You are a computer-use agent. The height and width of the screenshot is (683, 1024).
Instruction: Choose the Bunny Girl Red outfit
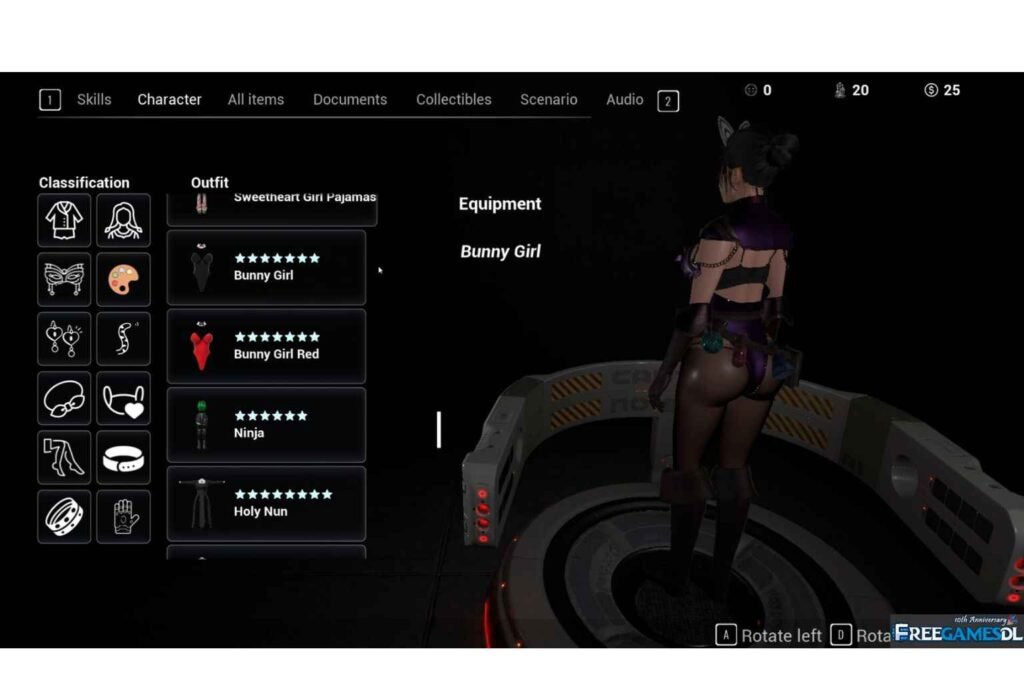[266, 346]
